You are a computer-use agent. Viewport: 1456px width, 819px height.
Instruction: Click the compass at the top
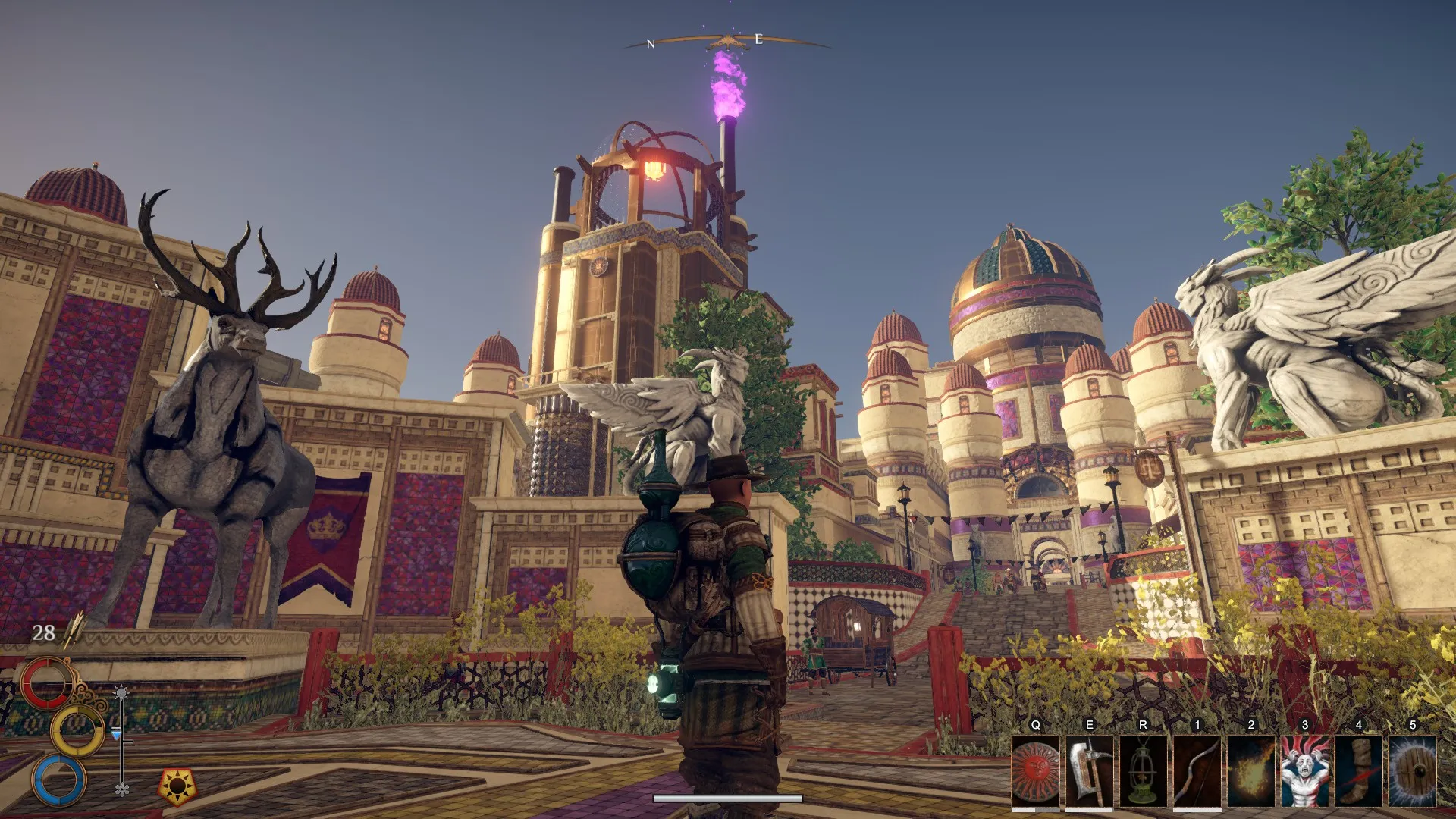point(726,42)
